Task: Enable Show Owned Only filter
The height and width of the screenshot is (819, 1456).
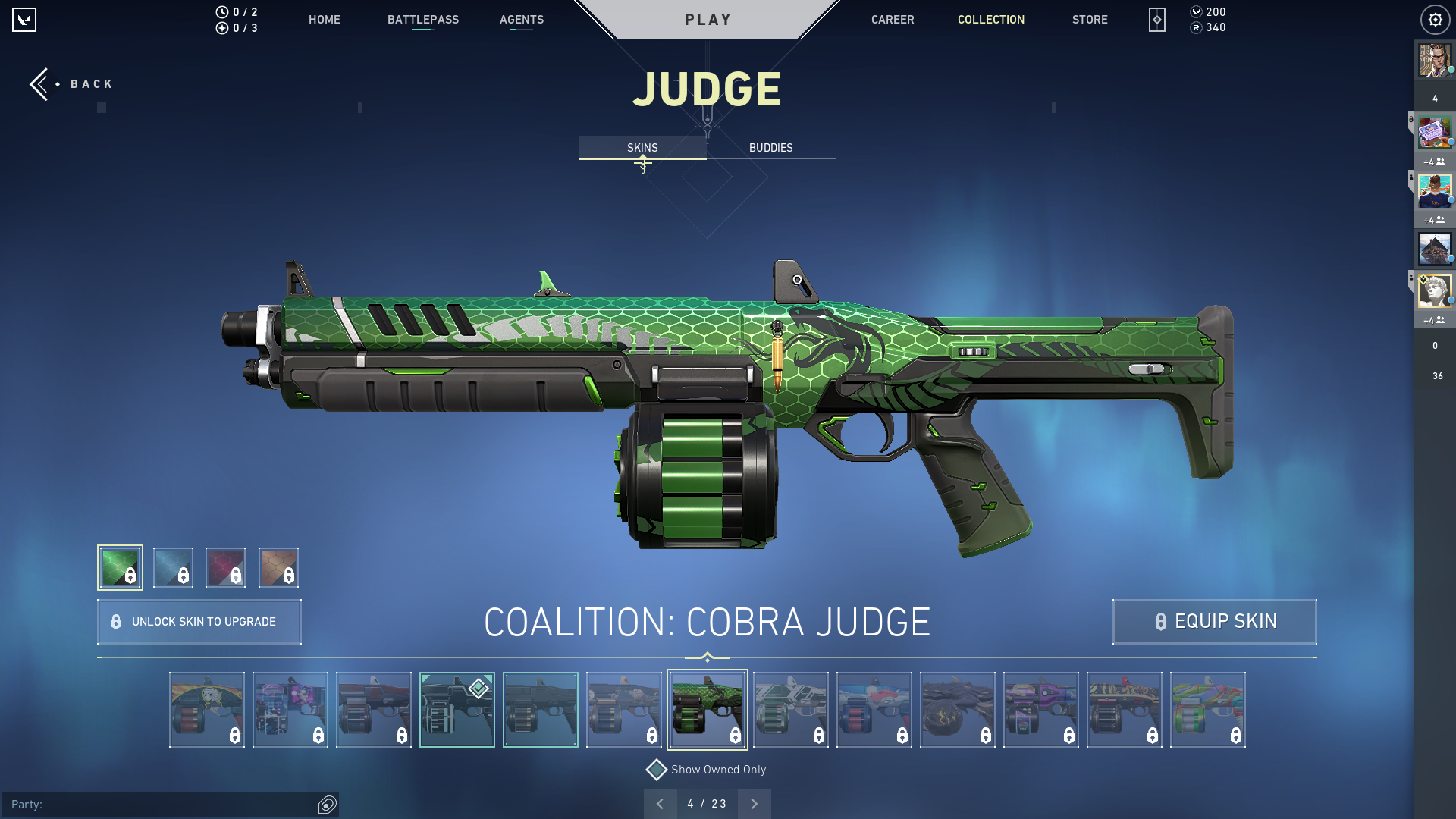Action: (656, 769)
